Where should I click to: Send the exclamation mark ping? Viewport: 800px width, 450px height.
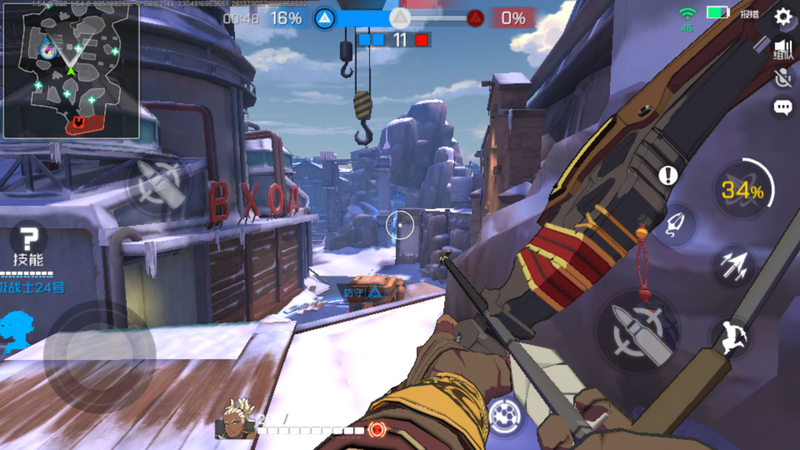[668, 176]
